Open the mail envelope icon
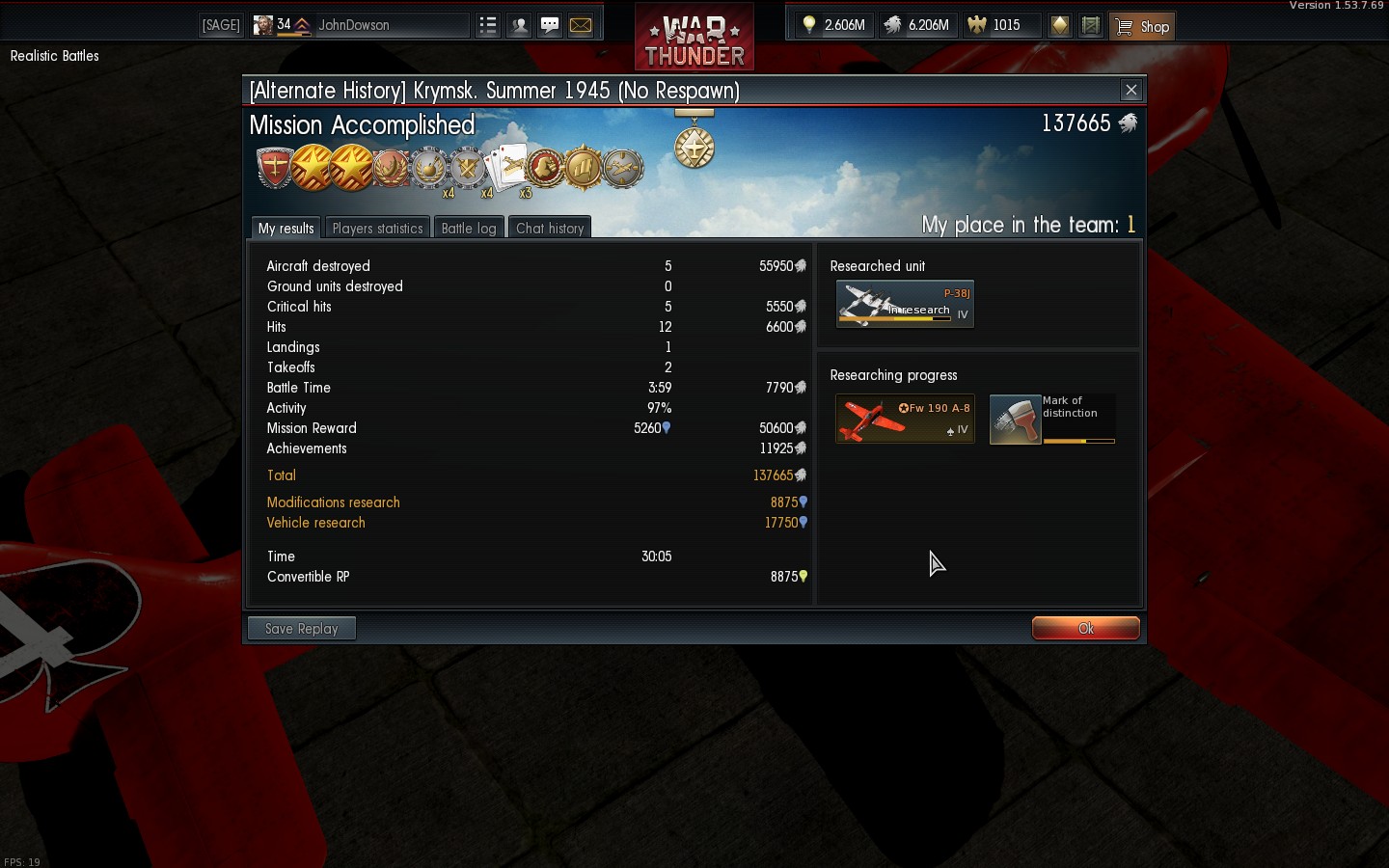 pos(581,25)
